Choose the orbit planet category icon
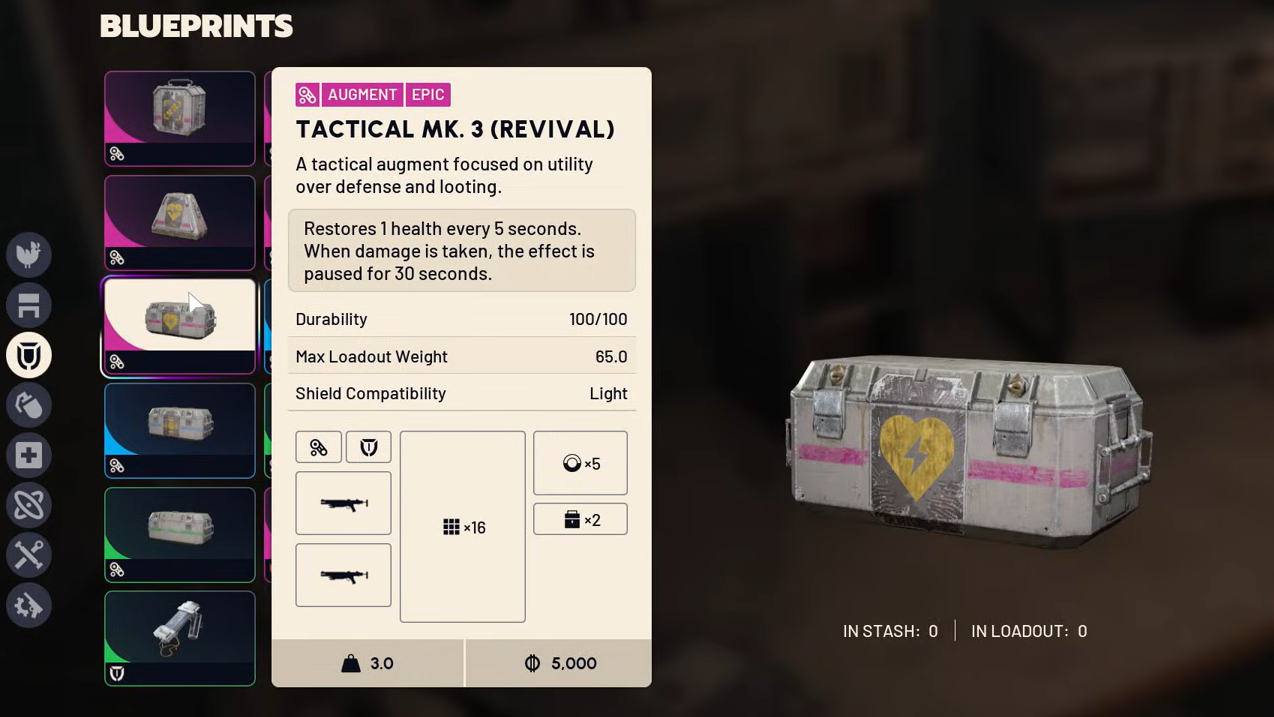Screen dimensions: 1274x717 [x=29, y=505]
